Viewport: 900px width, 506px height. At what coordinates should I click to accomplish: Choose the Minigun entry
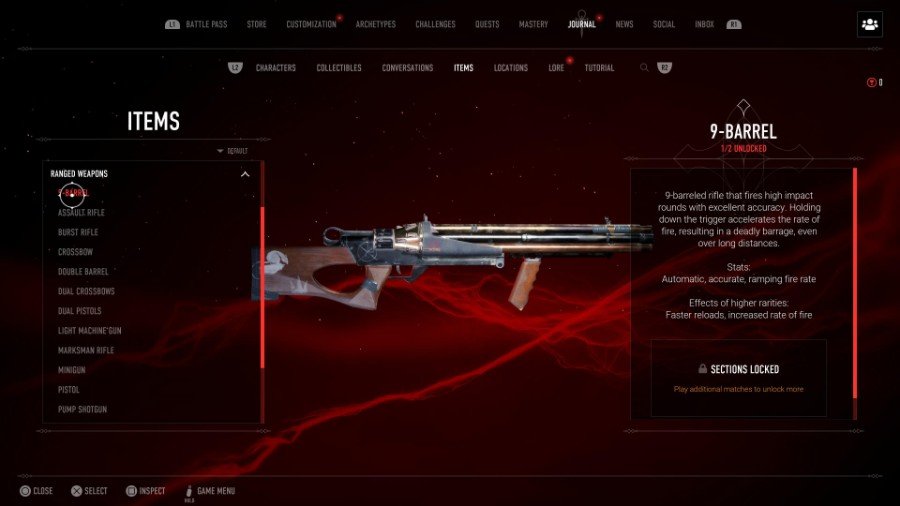click(71, 370)
